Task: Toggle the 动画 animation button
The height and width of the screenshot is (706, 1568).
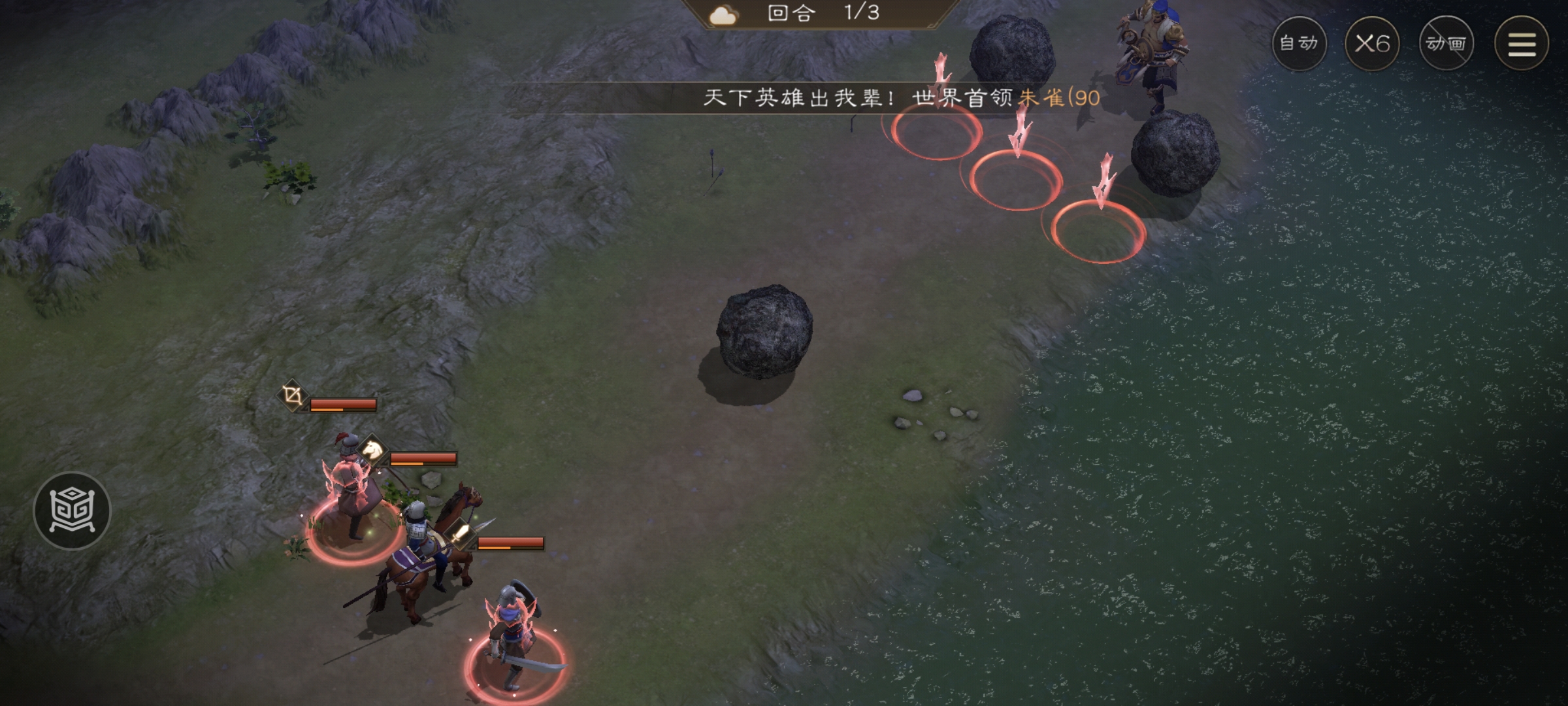Action: (1446, 44)
